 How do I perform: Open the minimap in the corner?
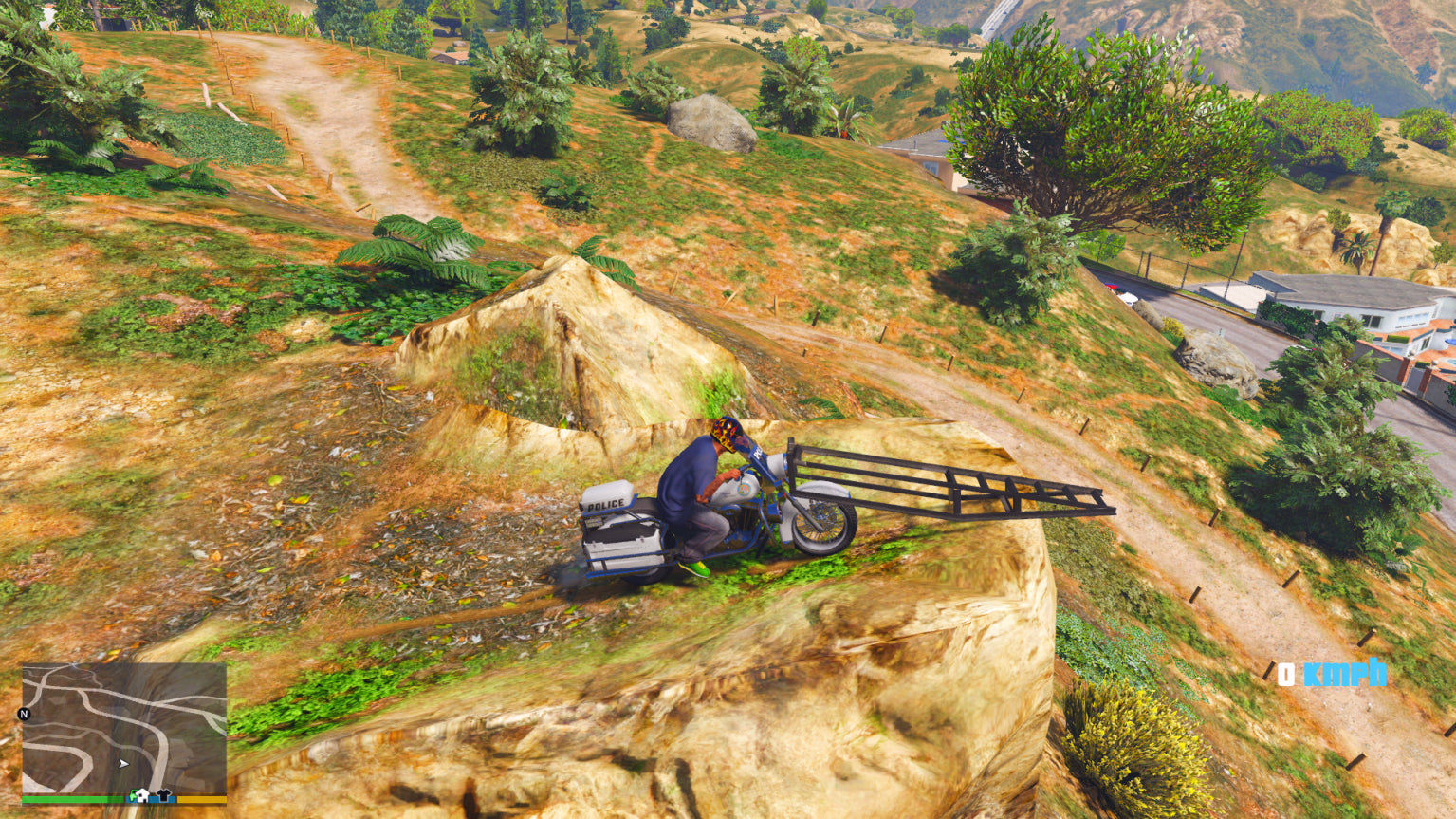pyautogui.click(x=124, y=729)
